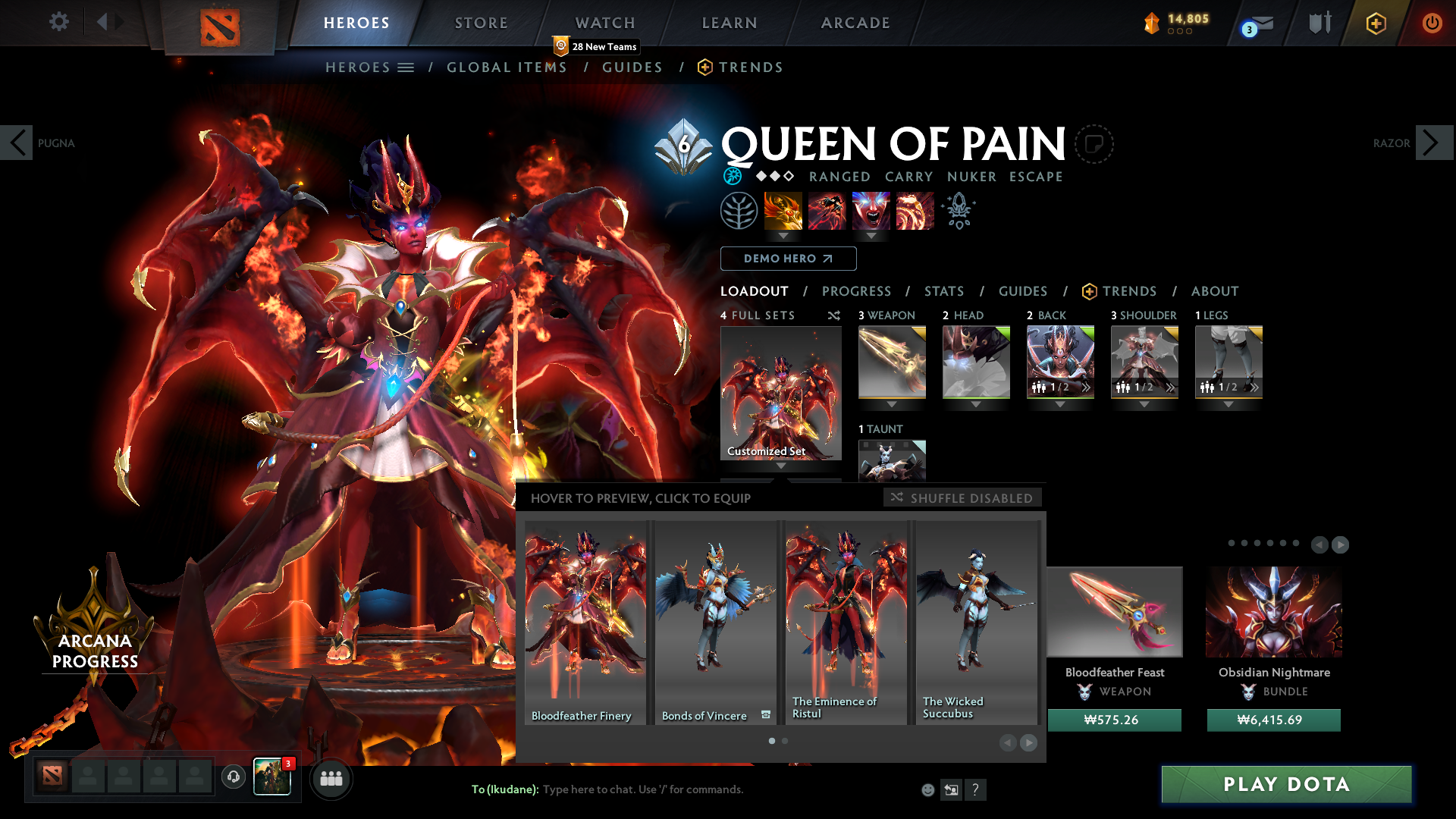Viewport: 1456px width, 819px height.
Task: Open the Dota Plus hexagon icon
Action: [x=1376, y=23]
